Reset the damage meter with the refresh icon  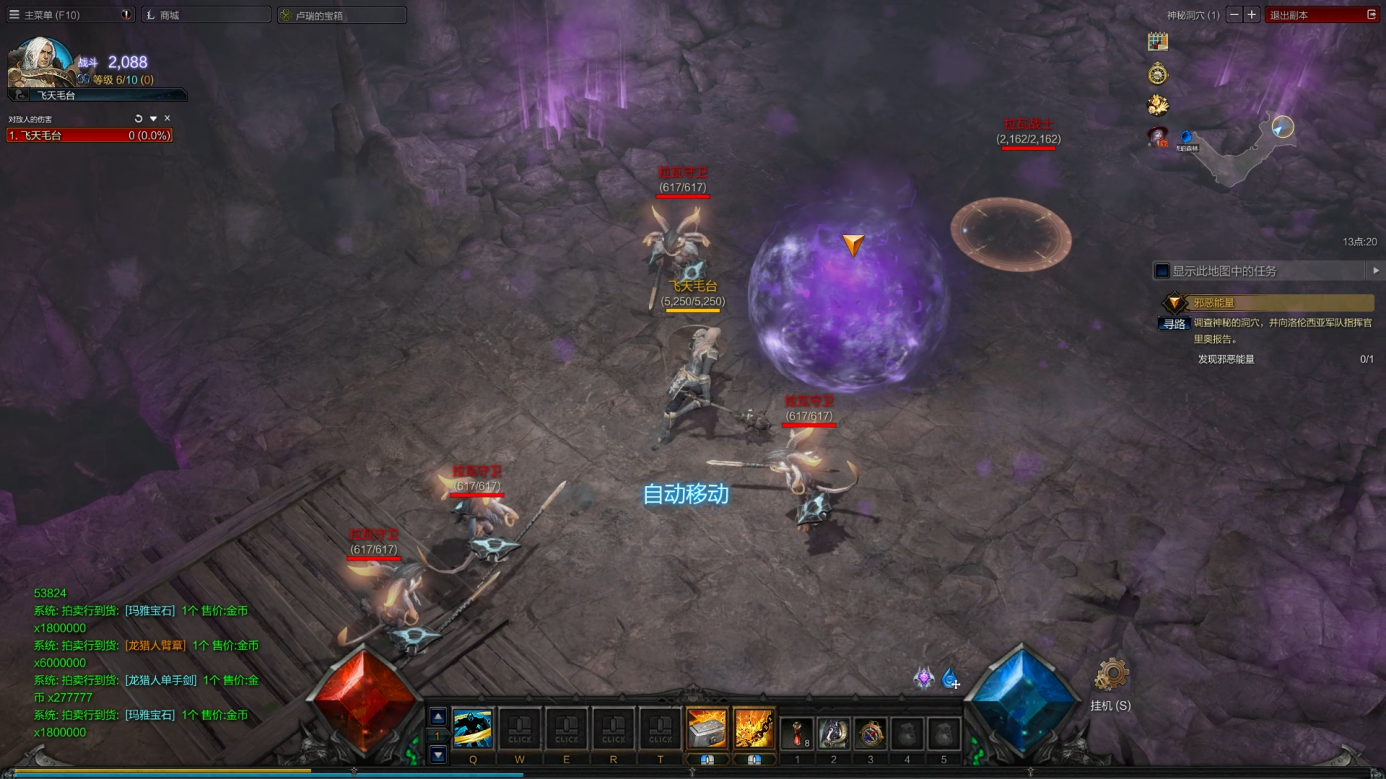(138, 119)
